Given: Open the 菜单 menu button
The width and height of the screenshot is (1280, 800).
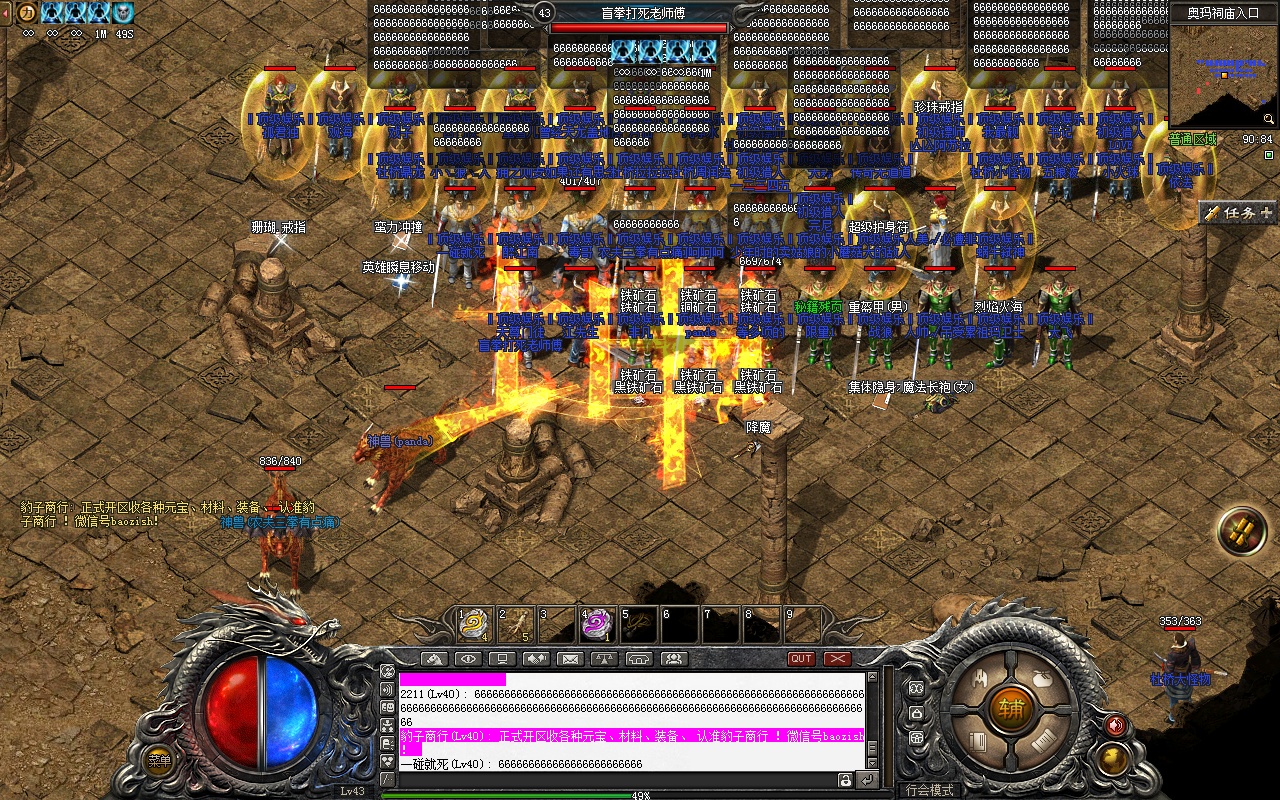Looking at the screenshot, I should (158, 760).
